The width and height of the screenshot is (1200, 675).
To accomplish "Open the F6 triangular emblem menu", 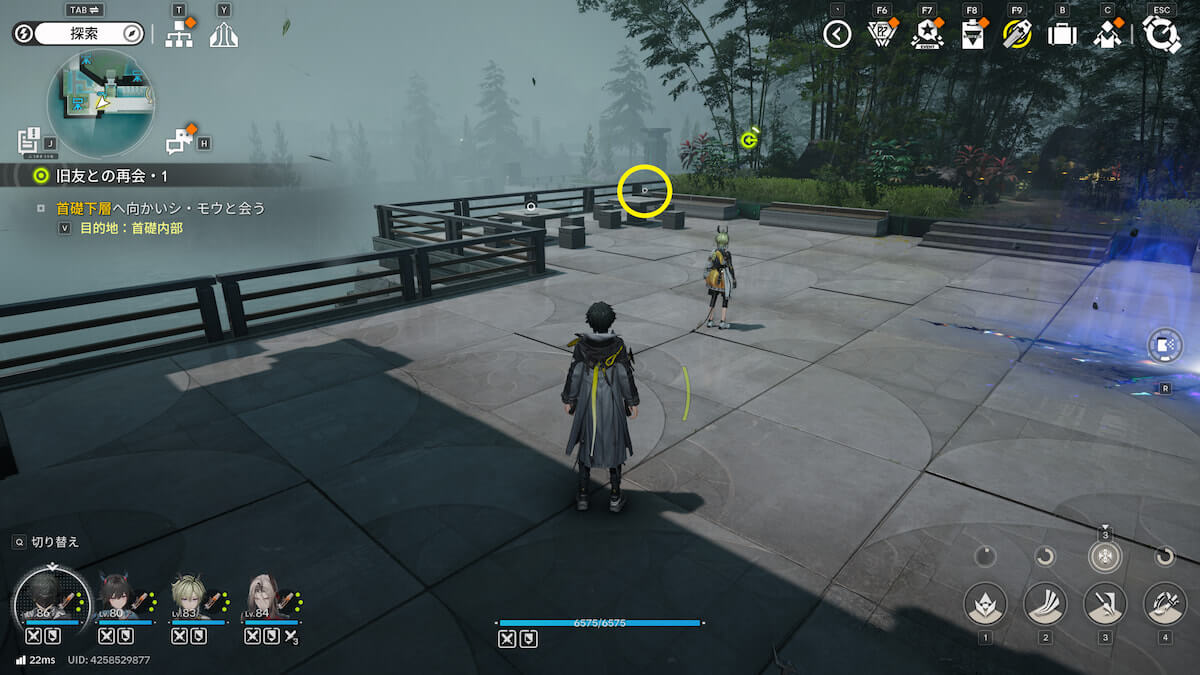I will pos(882,34).
